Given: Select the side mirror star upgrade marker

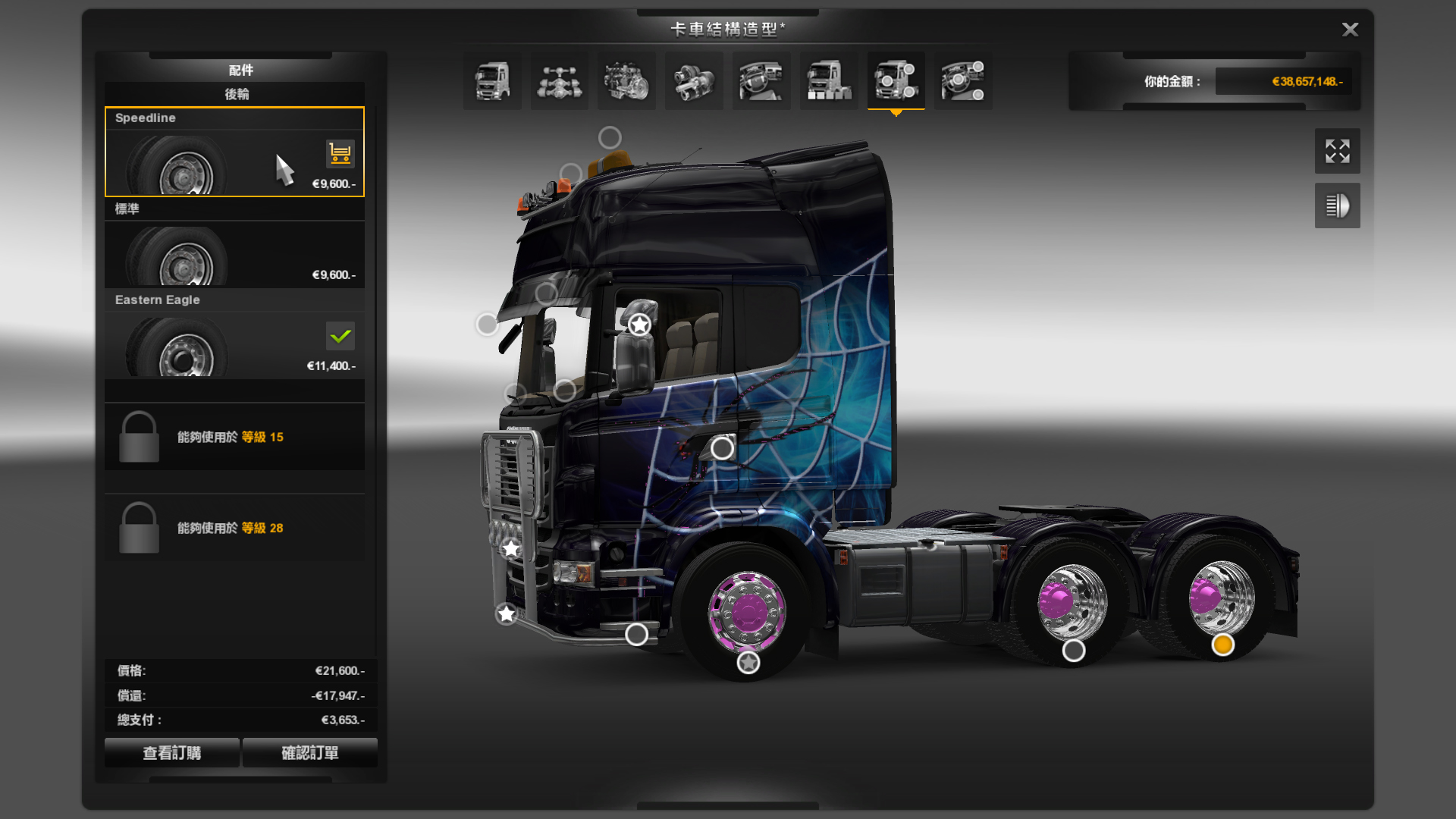Looking at the screenshot, I should tap(639, 325).
